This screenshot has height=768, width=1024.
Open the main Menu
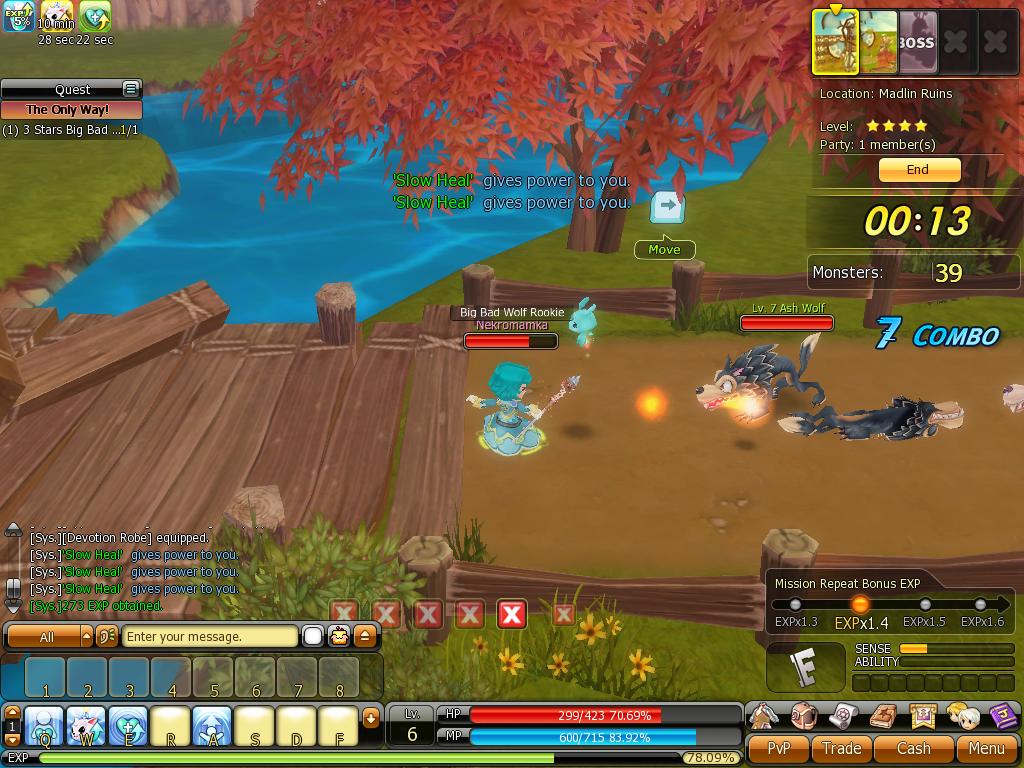[986, 748]
